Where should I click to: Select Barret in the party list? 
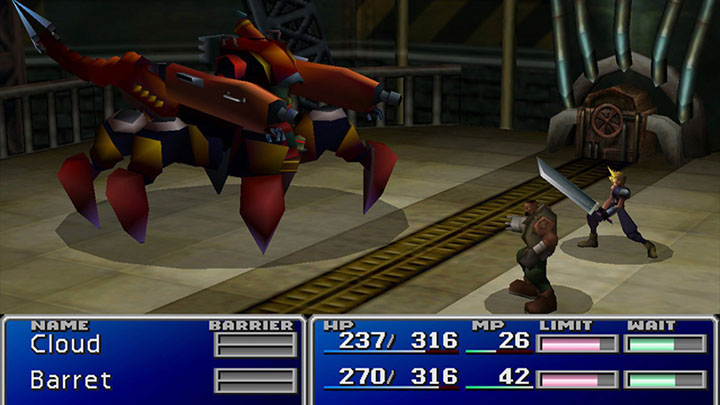tap(70, 380)
